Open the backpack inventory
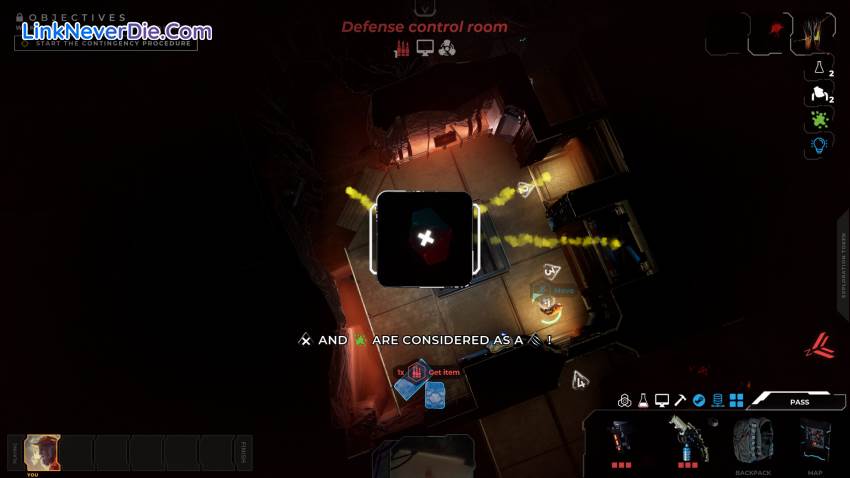The width and height of the screenshot is (850, 478). click(753, 440)
